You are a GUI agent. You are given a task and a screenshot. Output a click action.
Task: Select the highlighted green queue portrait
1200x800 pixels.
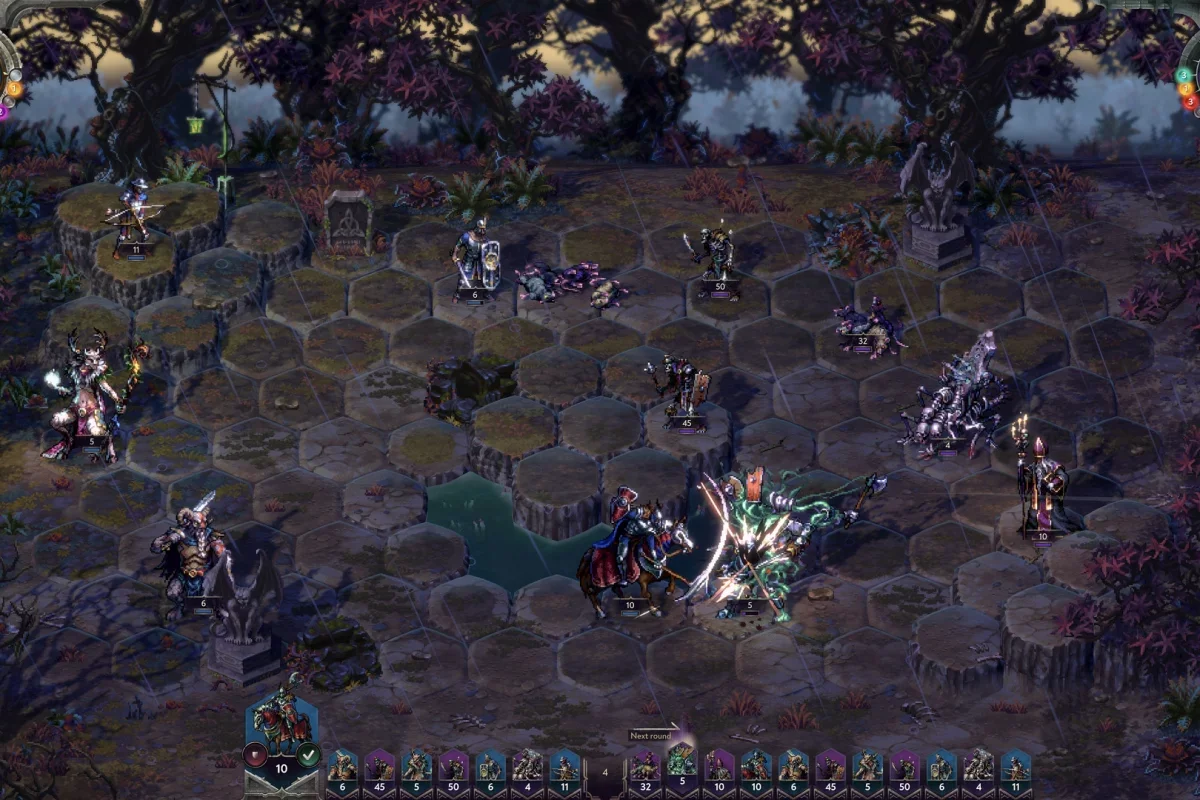[x=681, y=767]
